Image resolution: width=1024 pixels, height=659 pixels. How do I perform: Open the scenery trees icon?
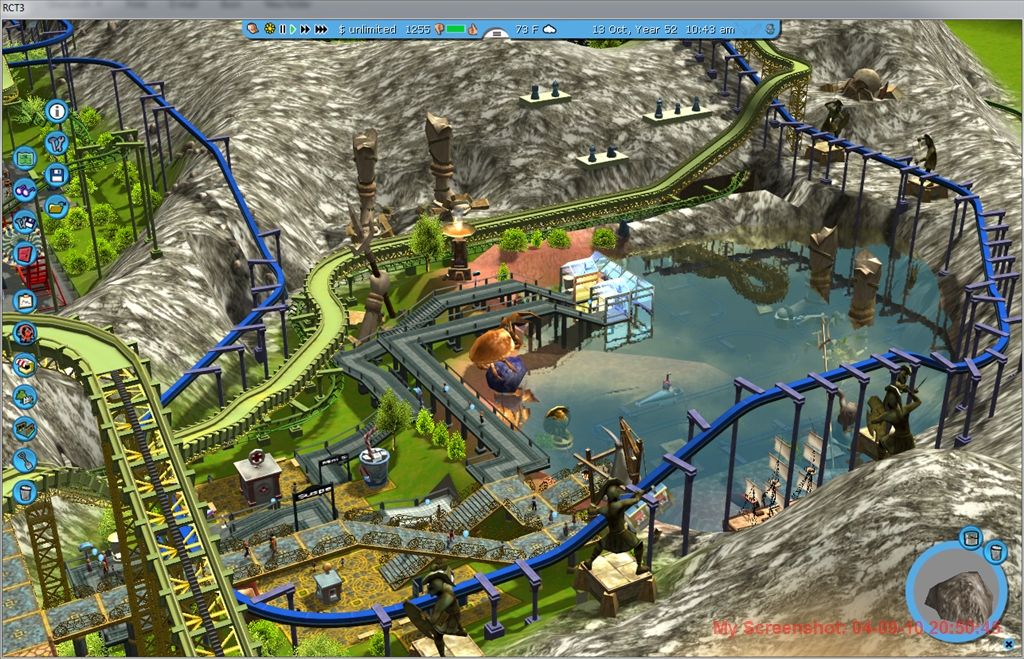25,397
